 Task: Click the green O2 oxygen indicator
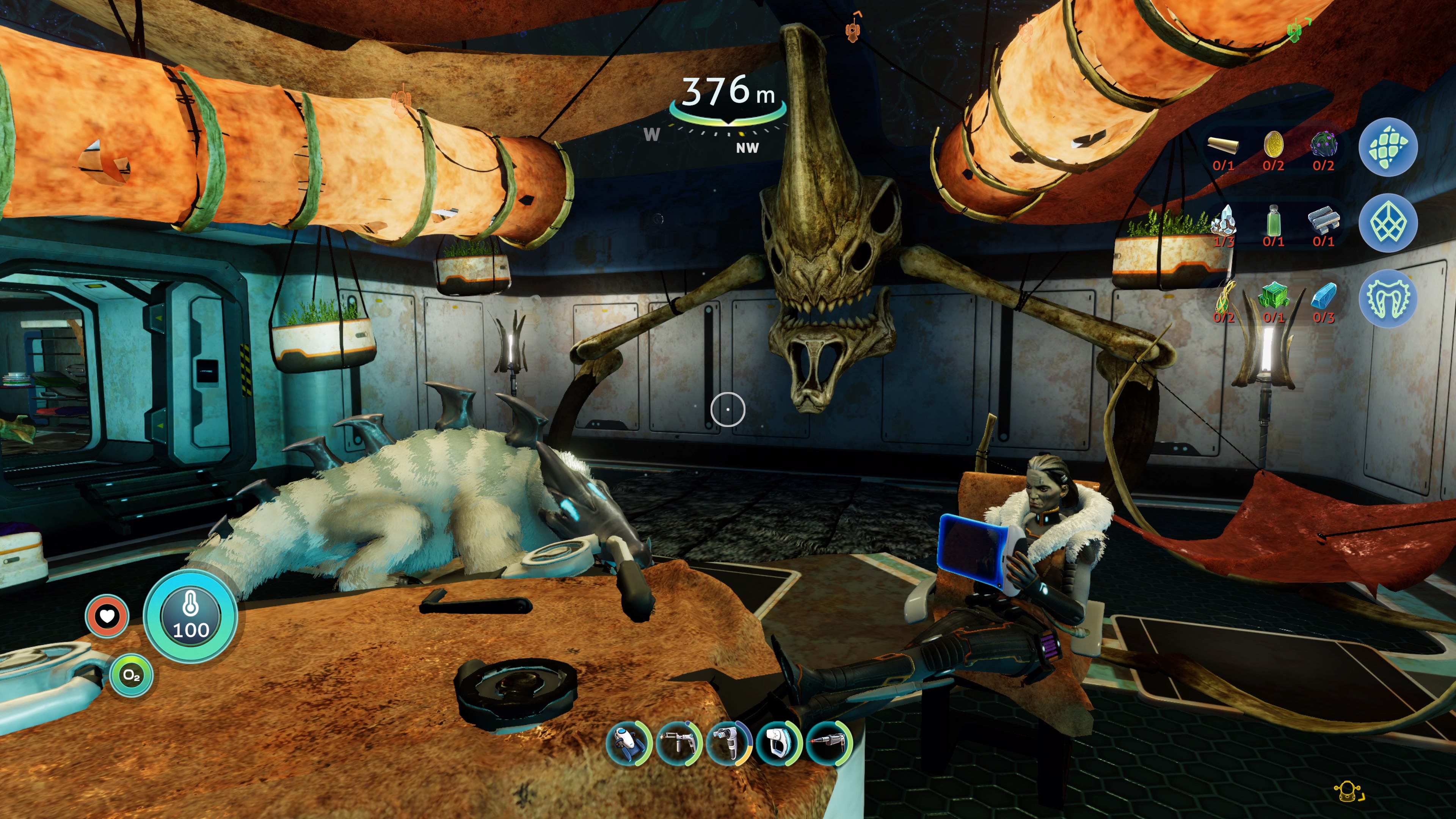pos(131,675)
